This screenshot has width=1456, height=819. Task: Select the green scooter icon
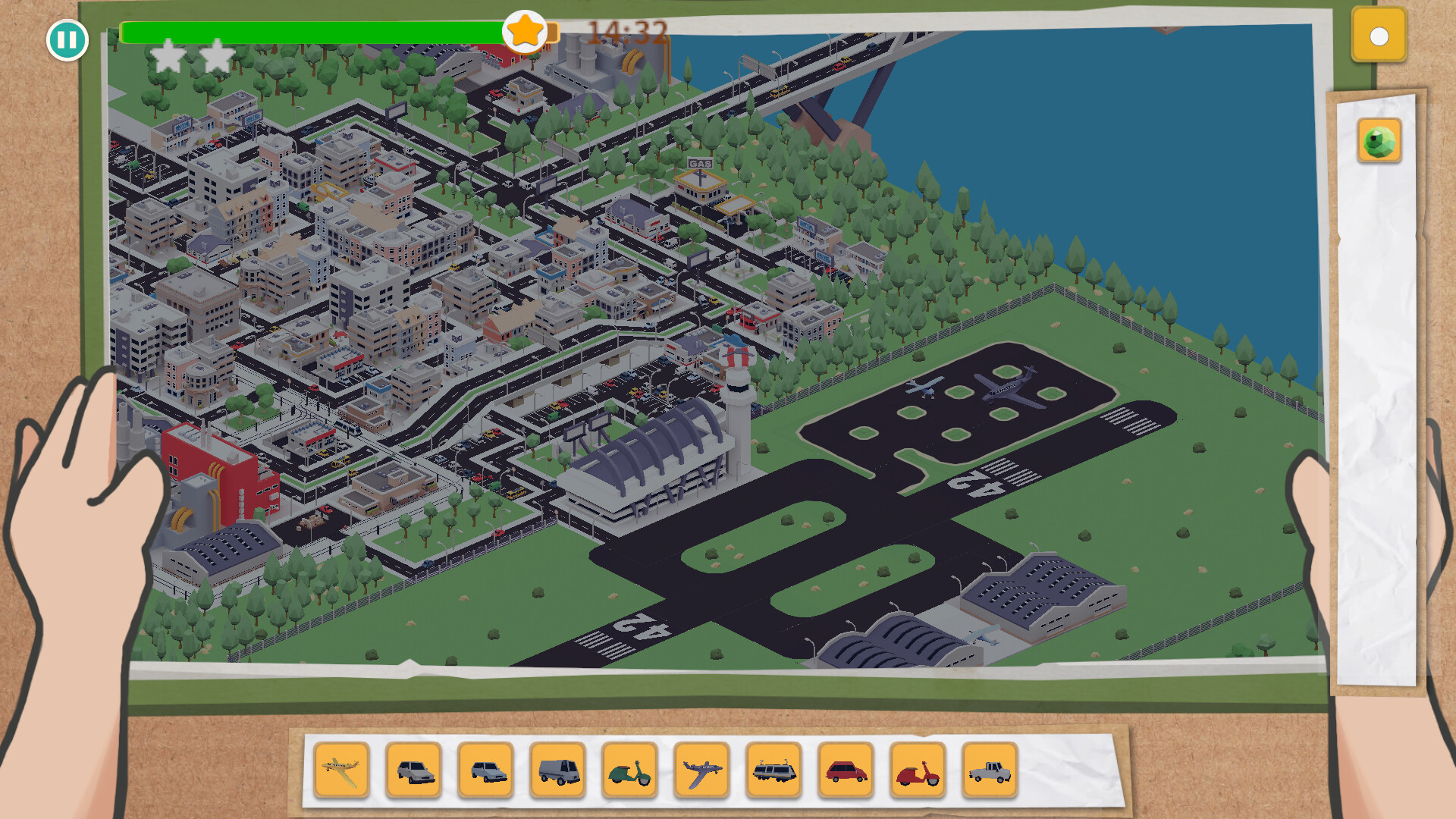pyautogui.click(x=629, y=770)
